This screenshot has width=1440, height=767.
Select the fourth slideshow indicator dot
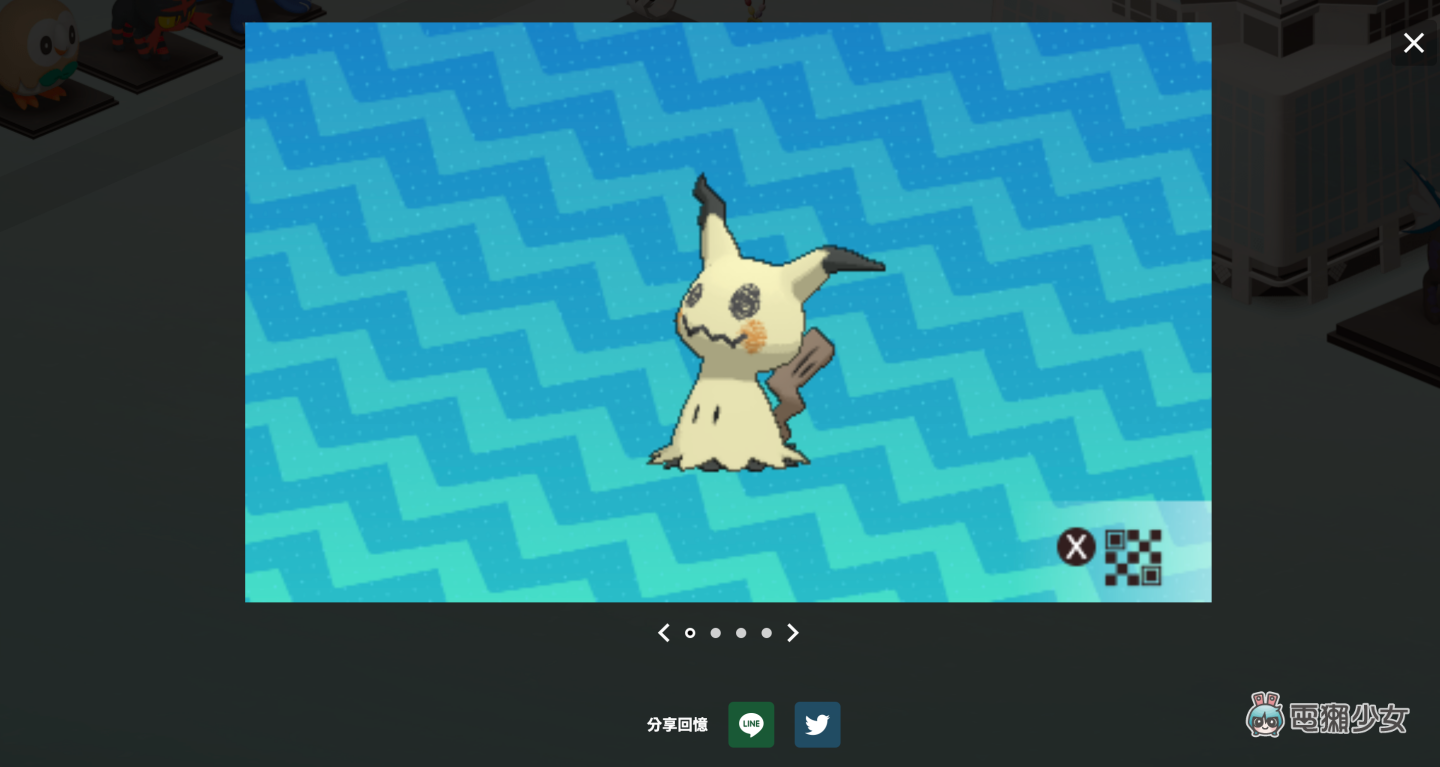pos(766,633)
